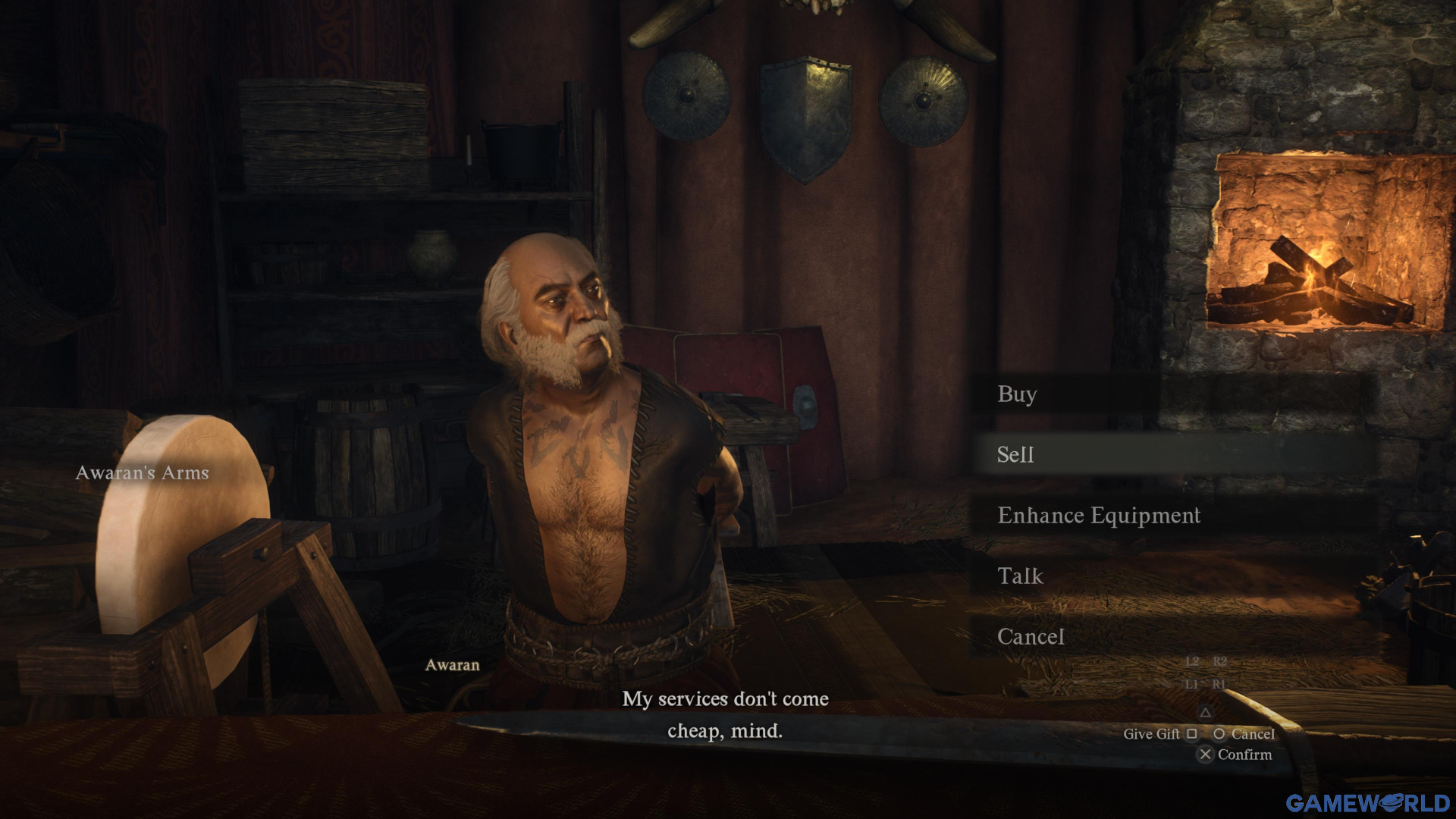The image size is (1456, 819).
Task: Choose Cancel from the vendor menu
Action: point(1031,638)
